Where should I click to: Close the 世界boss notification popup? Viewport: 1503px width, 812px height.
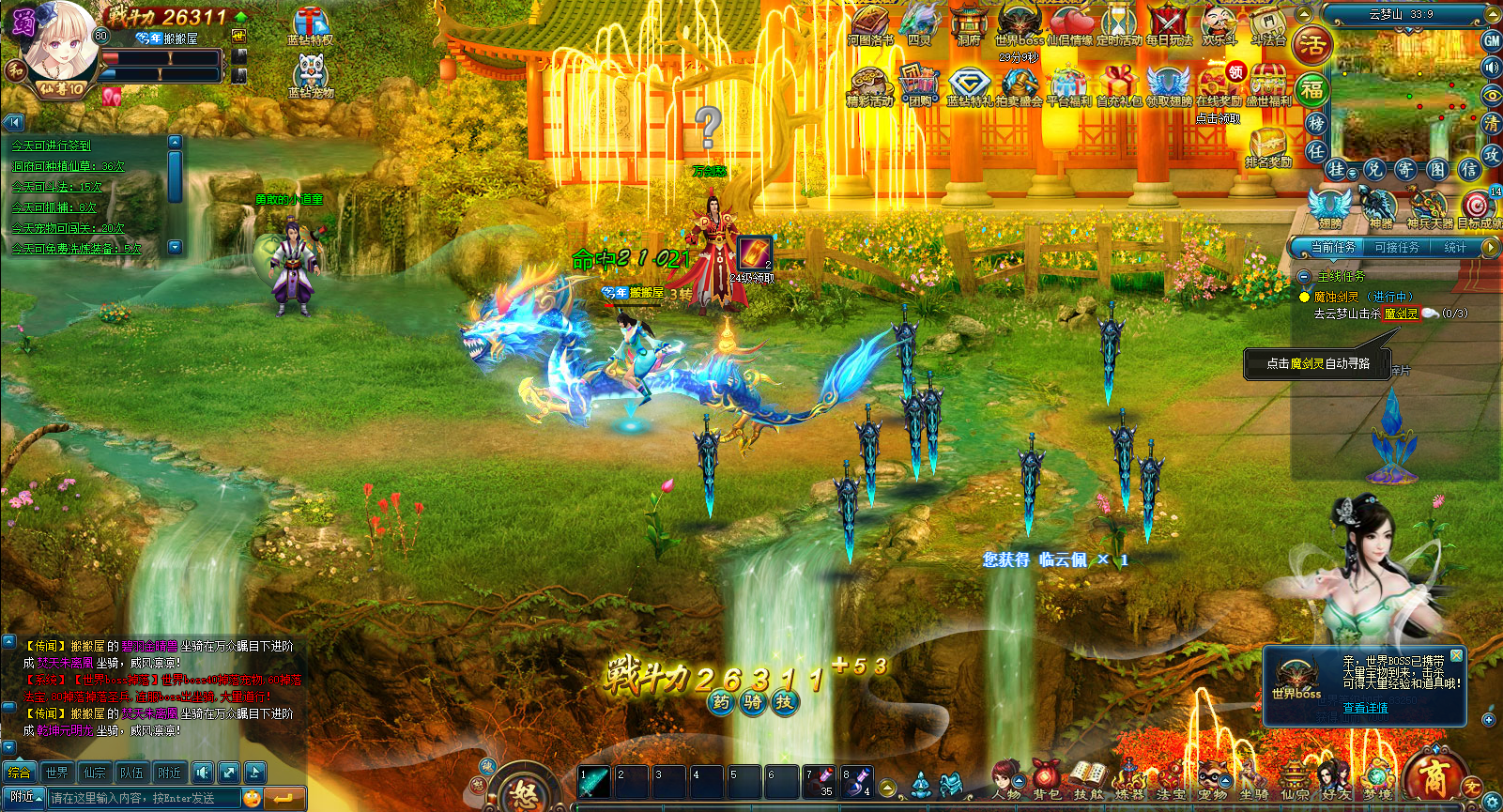1456,655
